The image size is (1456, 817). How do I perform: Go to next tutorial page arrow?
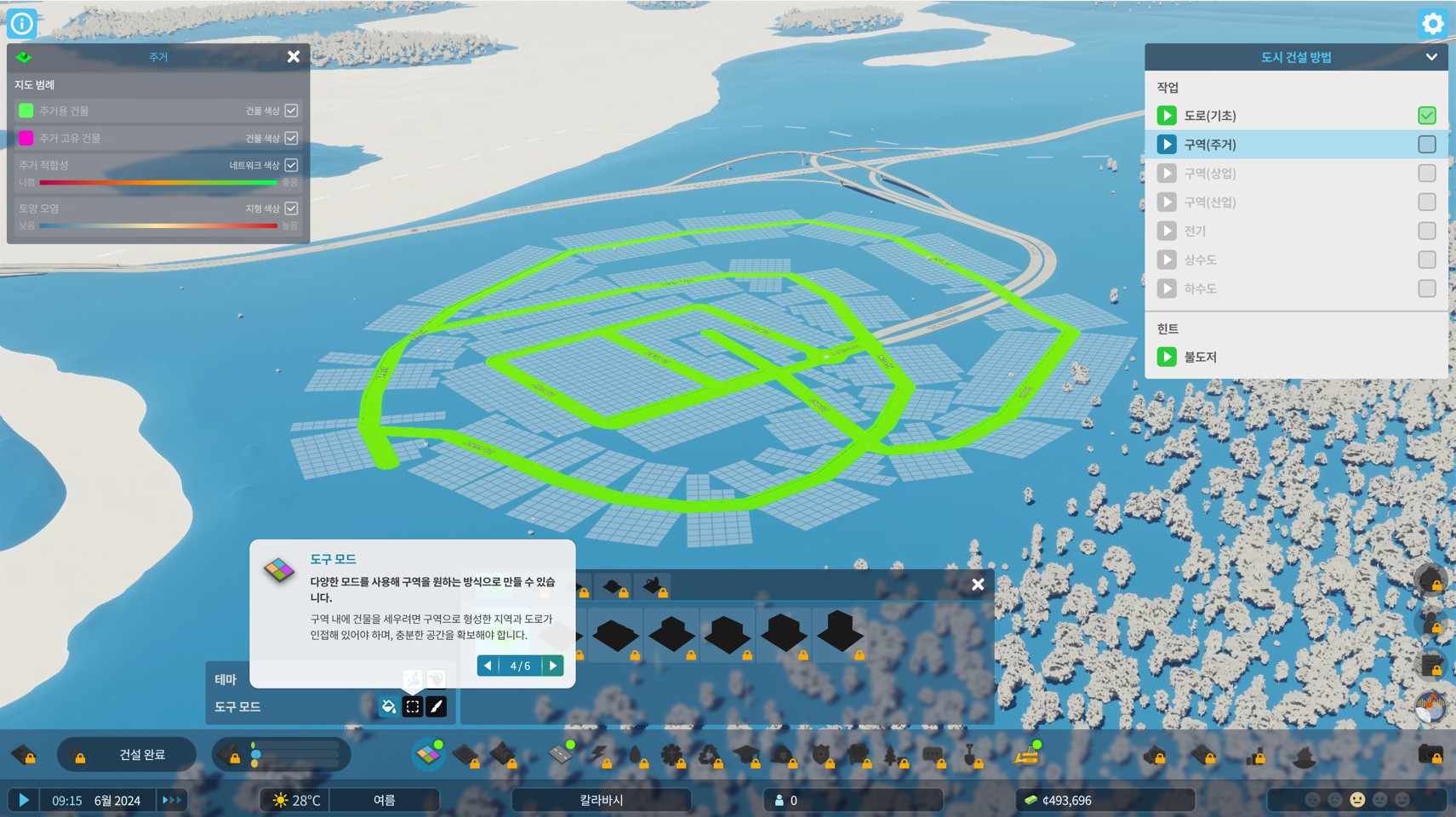tap(553, 666)
